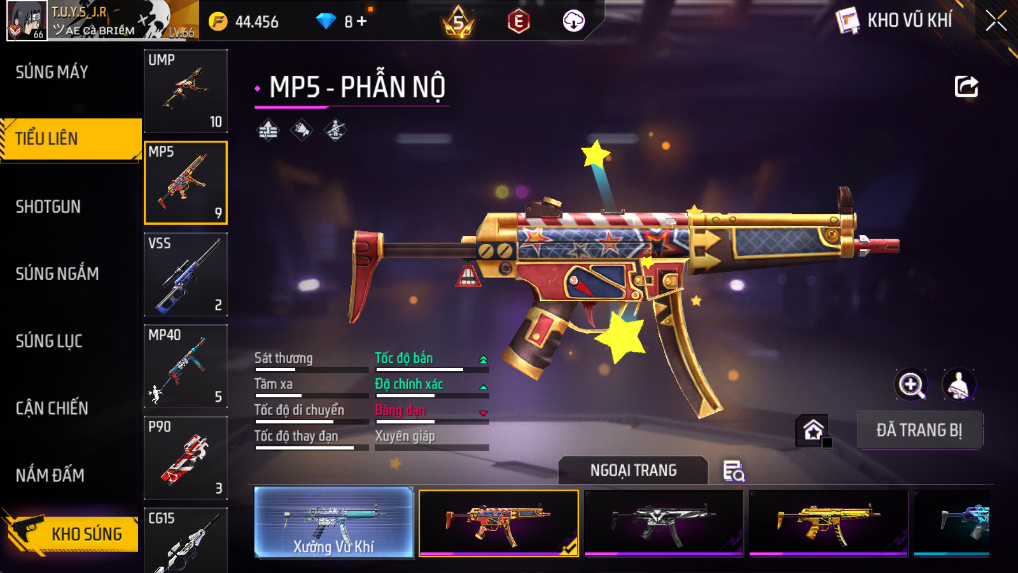Viewport: 1018px width, 573px height.
Task: Choose the SÚNG LỤC category
Action: tap(49, 341)
